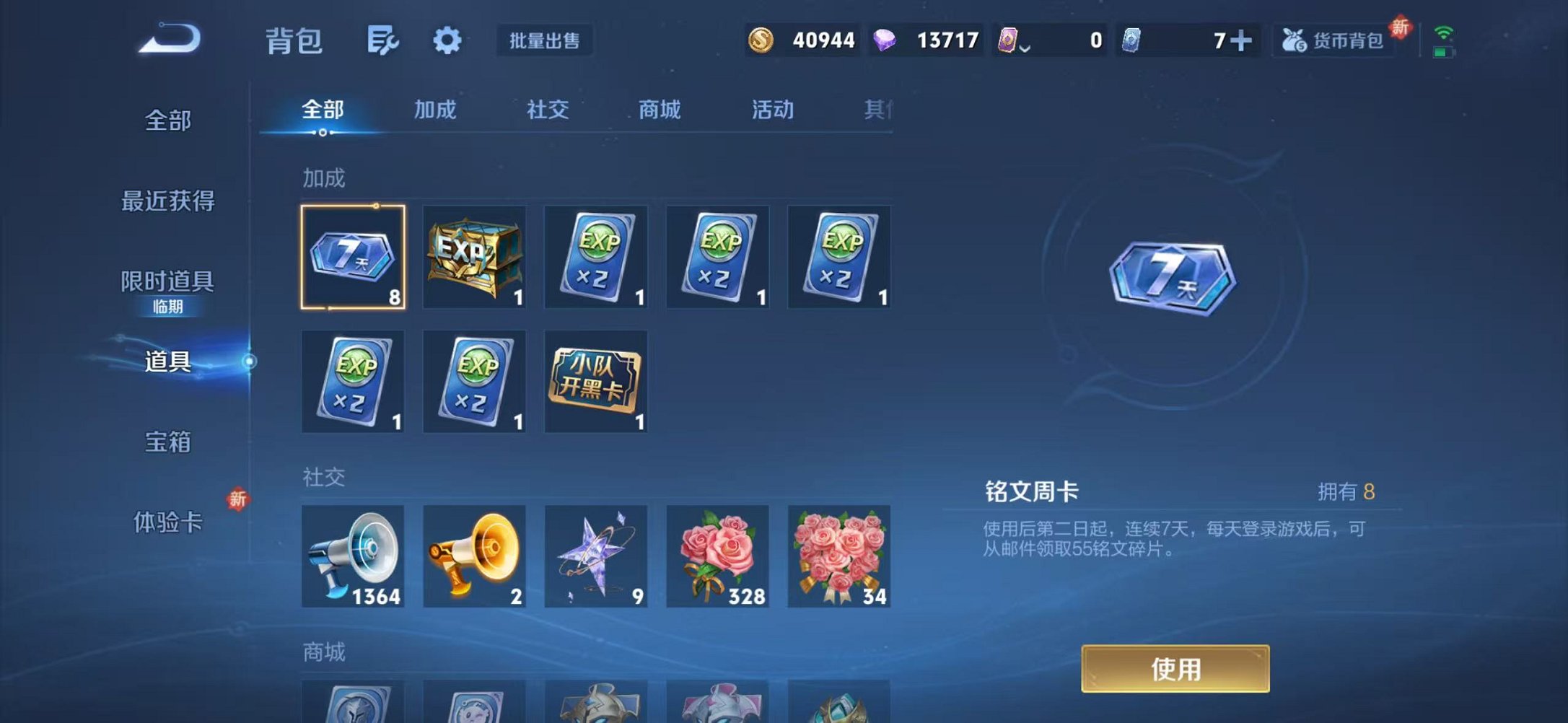Select the golden EXP treasure chest item
The image size is (1568, 723).
(474, 257)
